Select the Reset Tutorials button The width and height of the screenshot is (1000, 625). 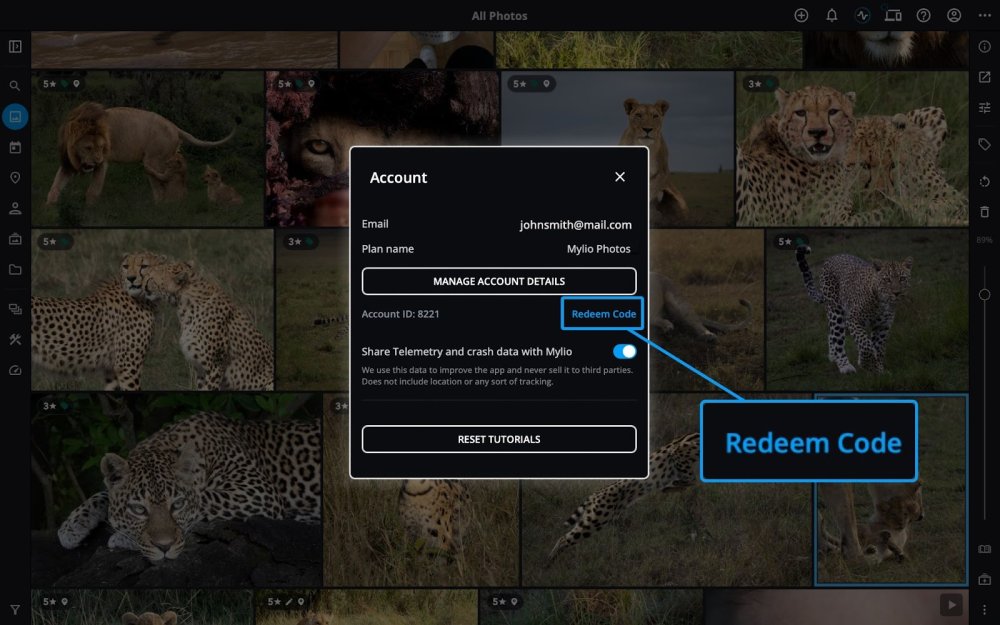coord(499,439)
